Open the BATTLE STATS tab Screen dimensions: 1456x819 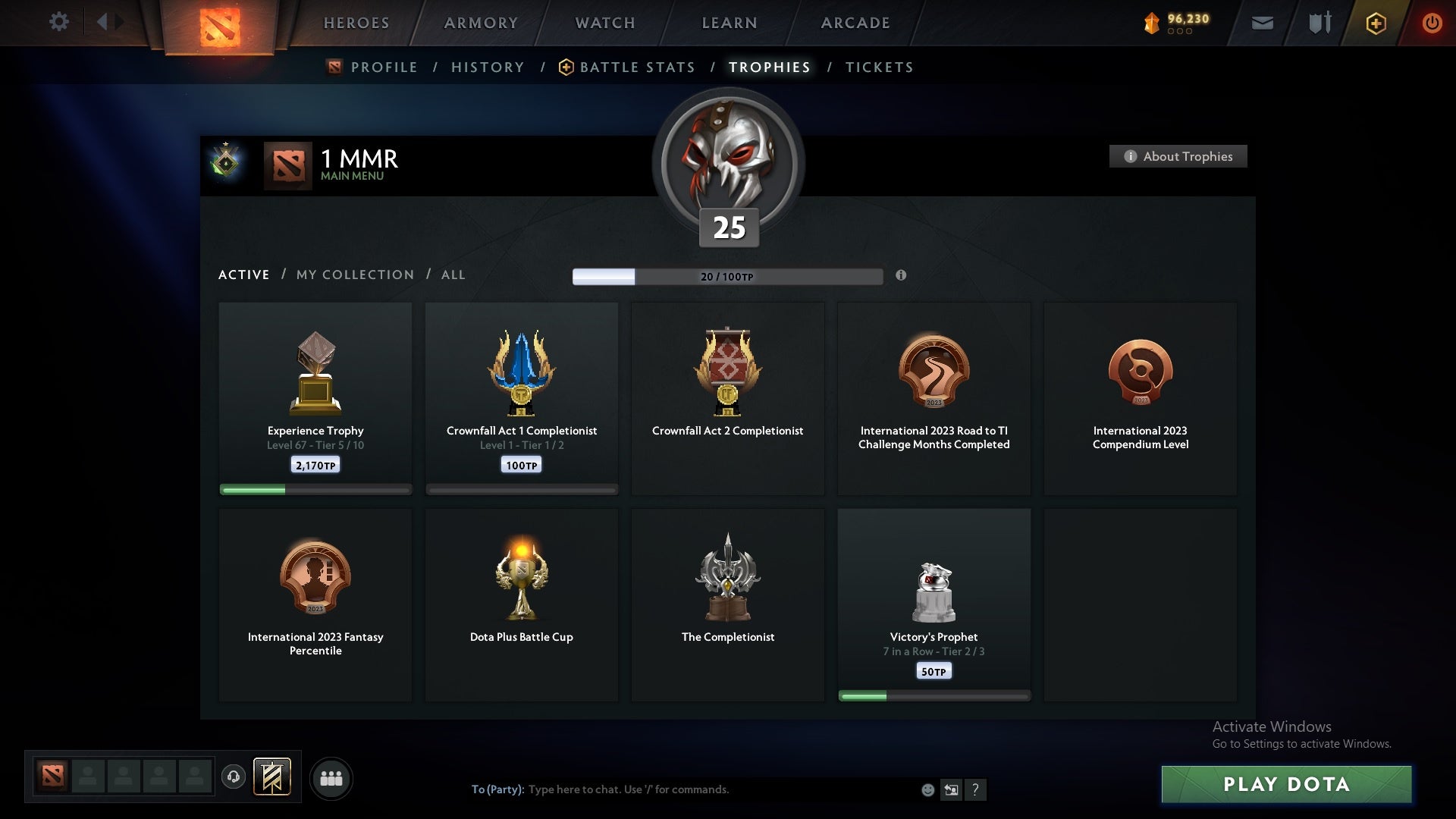coord(637,67)
